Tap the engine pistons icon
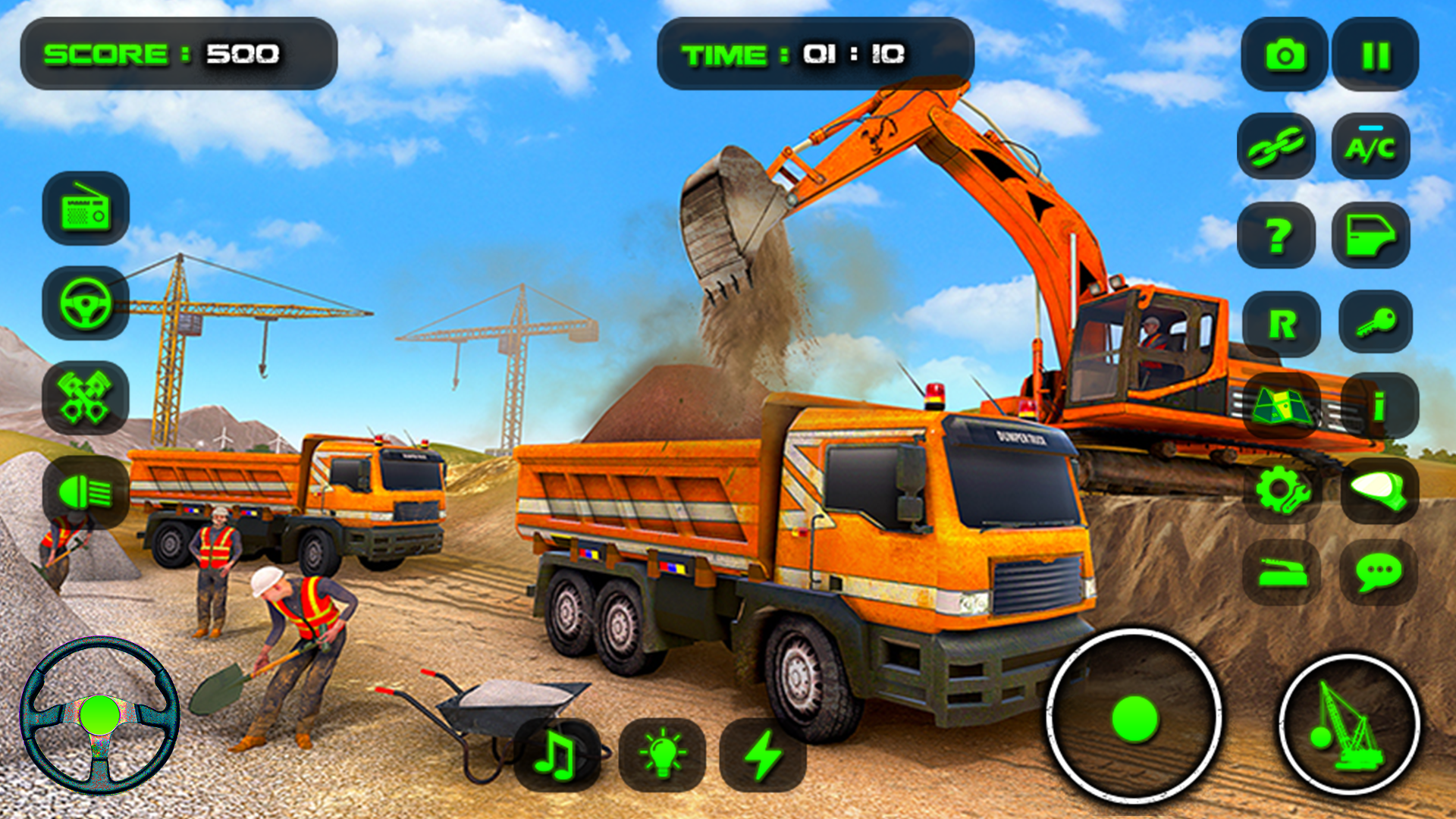 tap(86, 398)
